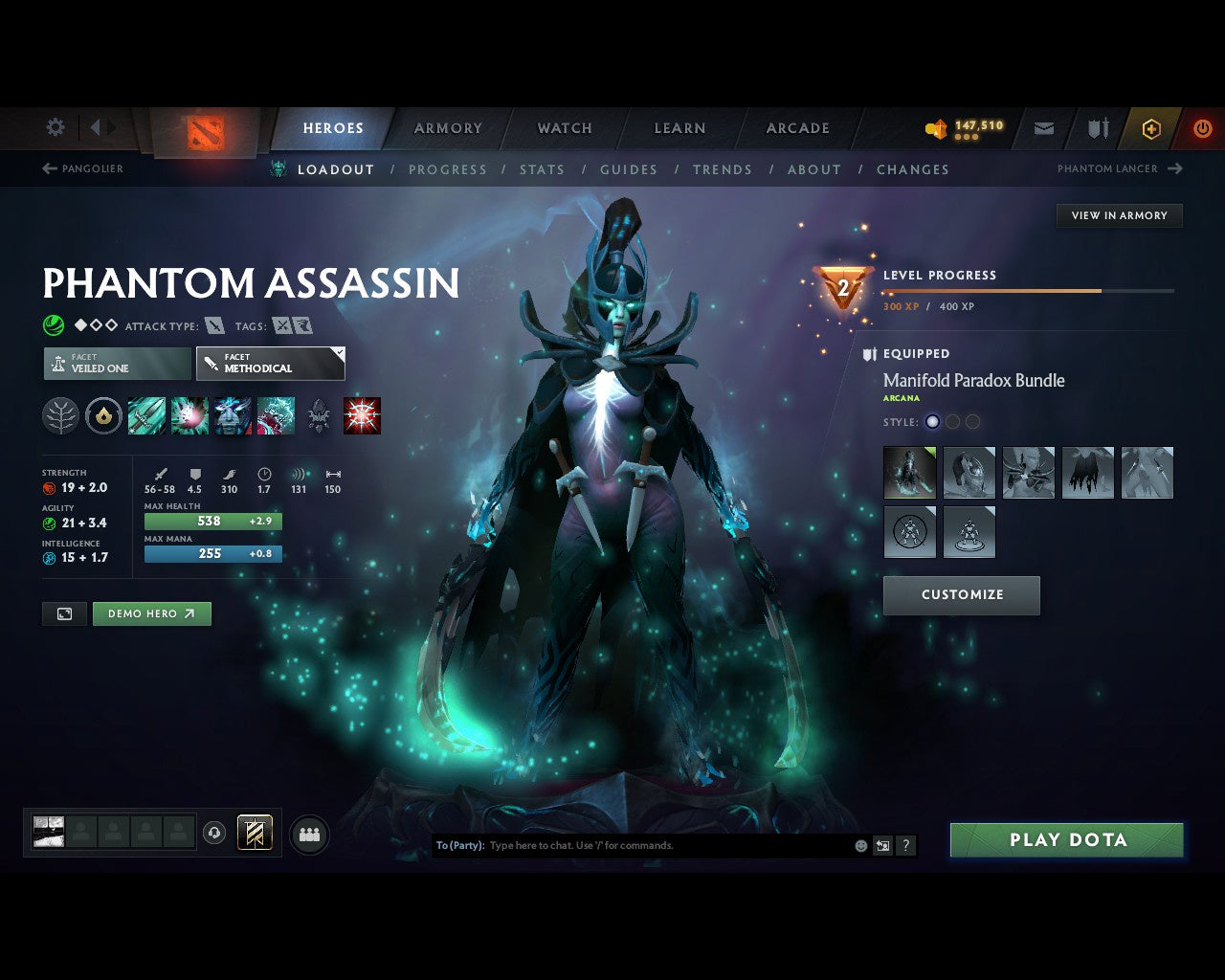Go back to previous hero Pangolier
Image resolution: width=1225 pixels, height=980 pixels.
click(83, 168)
